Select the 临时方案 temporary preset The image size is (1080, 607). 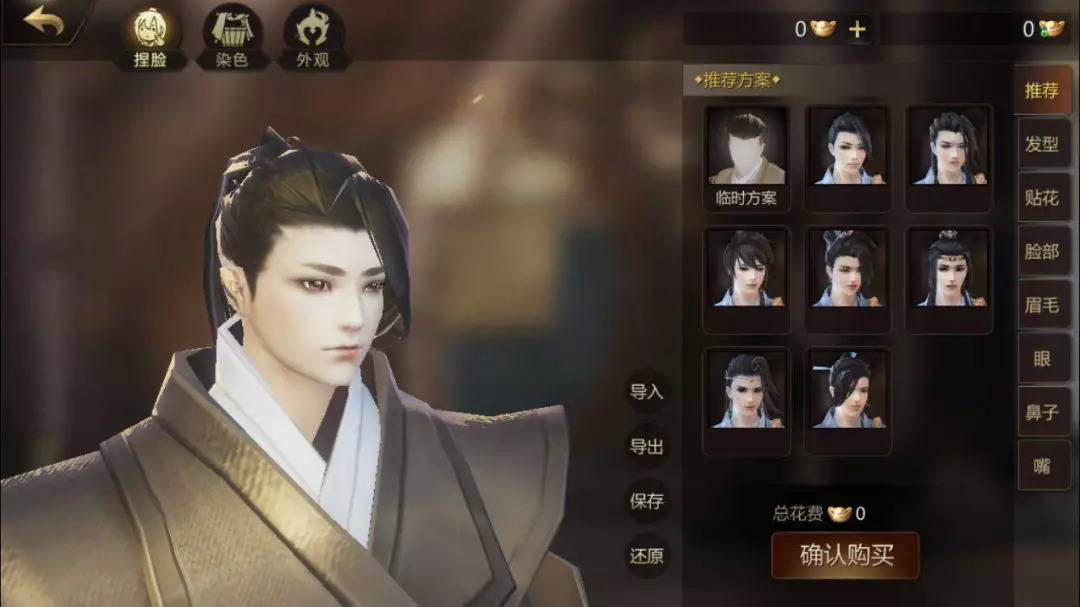(746, 157)
